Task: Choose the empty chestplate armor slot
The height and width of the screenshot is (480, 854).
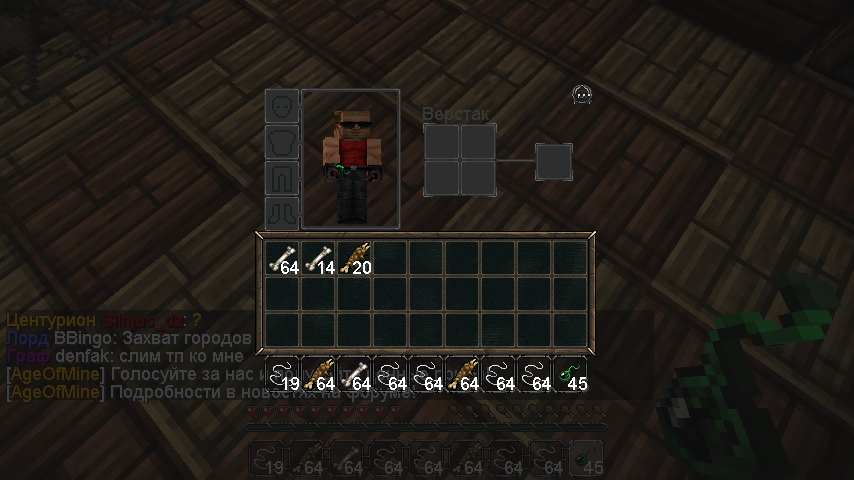Action: (x=282, y=142)
